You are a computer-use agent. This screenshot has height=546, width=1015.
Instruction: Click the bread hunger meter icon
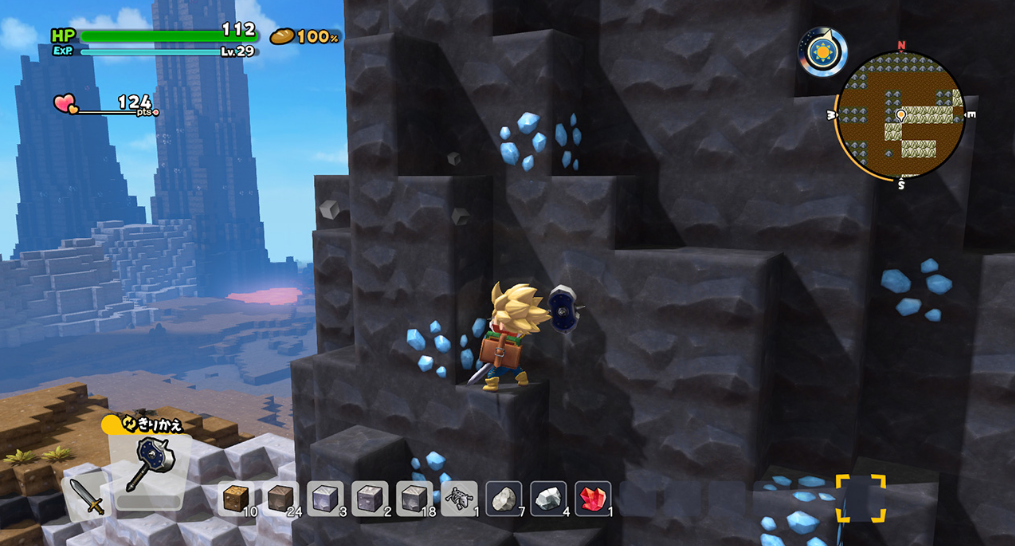coord(282,37)
